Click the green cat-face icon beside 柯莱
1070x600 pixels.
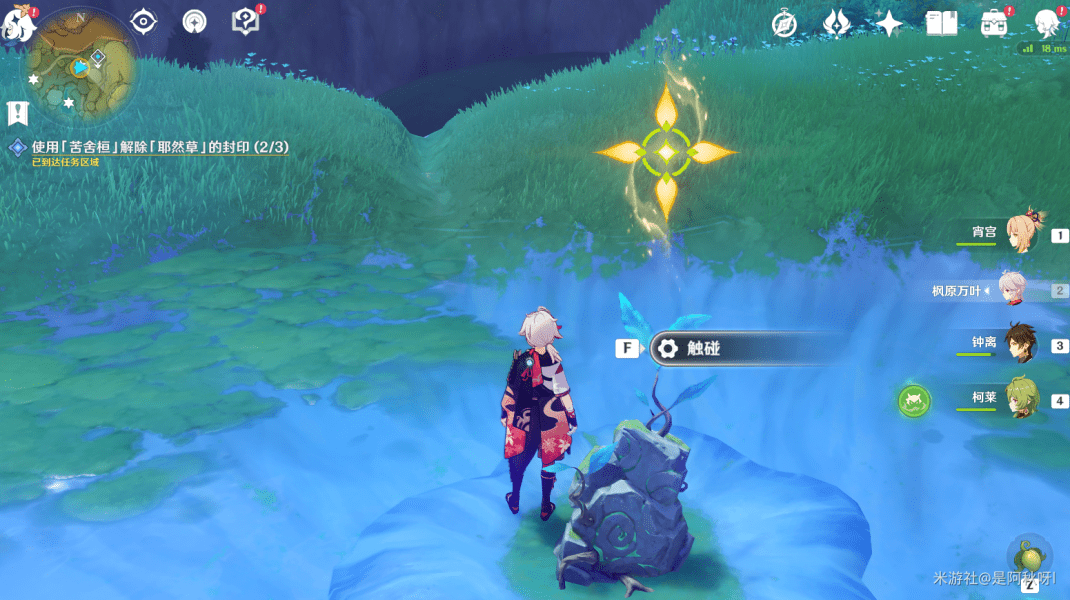point(913,401)
